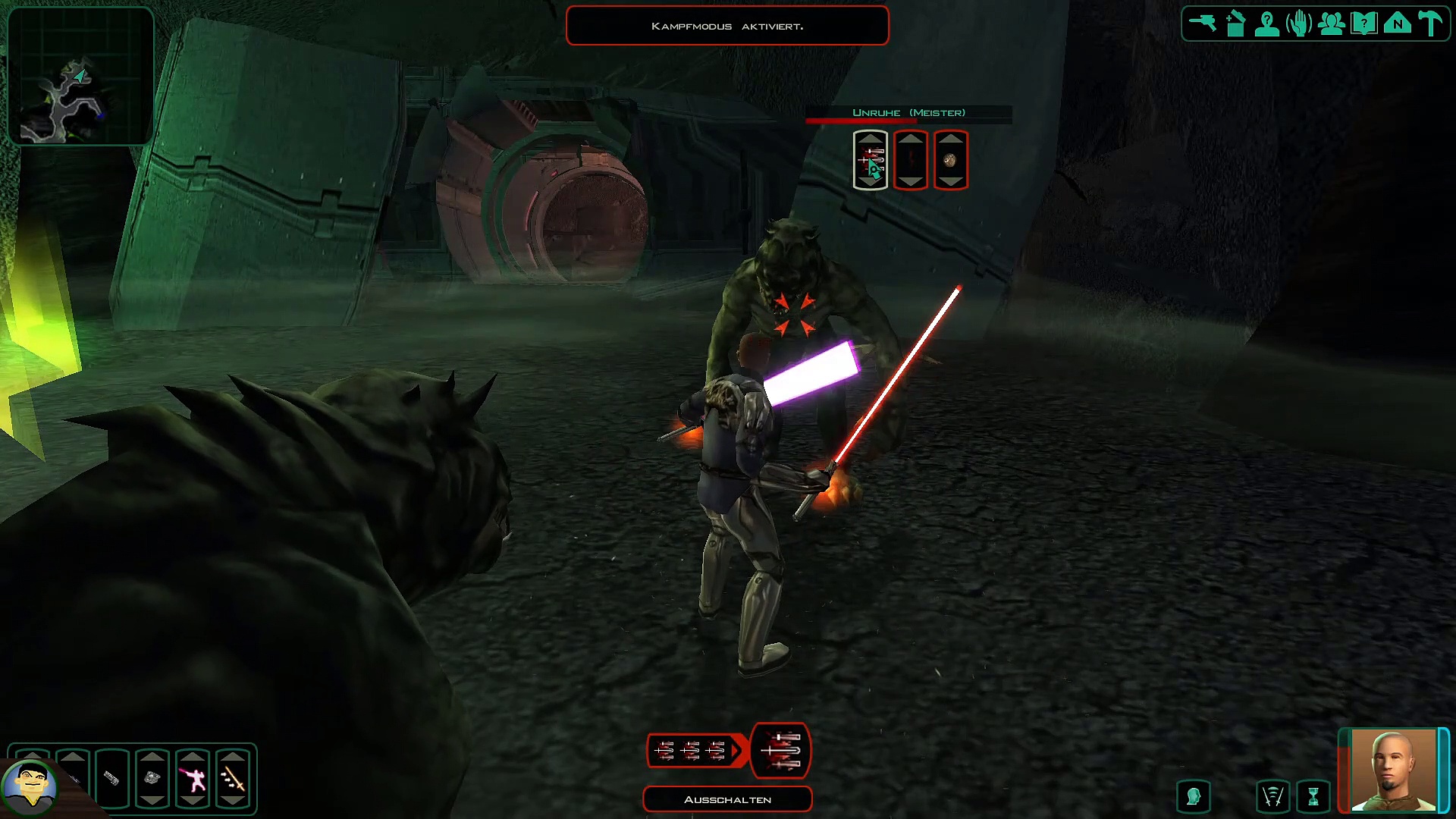Open the equipment screen via blaster icon
The image size is (1456, 819).
(1203, 23)
